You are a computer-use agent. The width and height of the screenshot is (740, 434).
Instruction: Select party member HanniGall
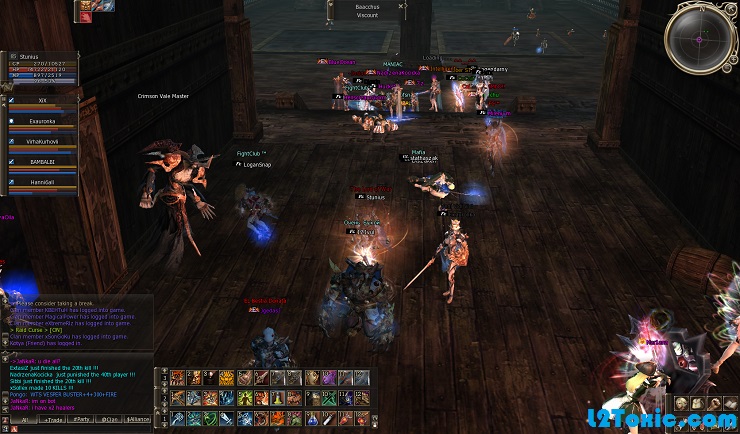pyautogui.click(x=42, y=184)
